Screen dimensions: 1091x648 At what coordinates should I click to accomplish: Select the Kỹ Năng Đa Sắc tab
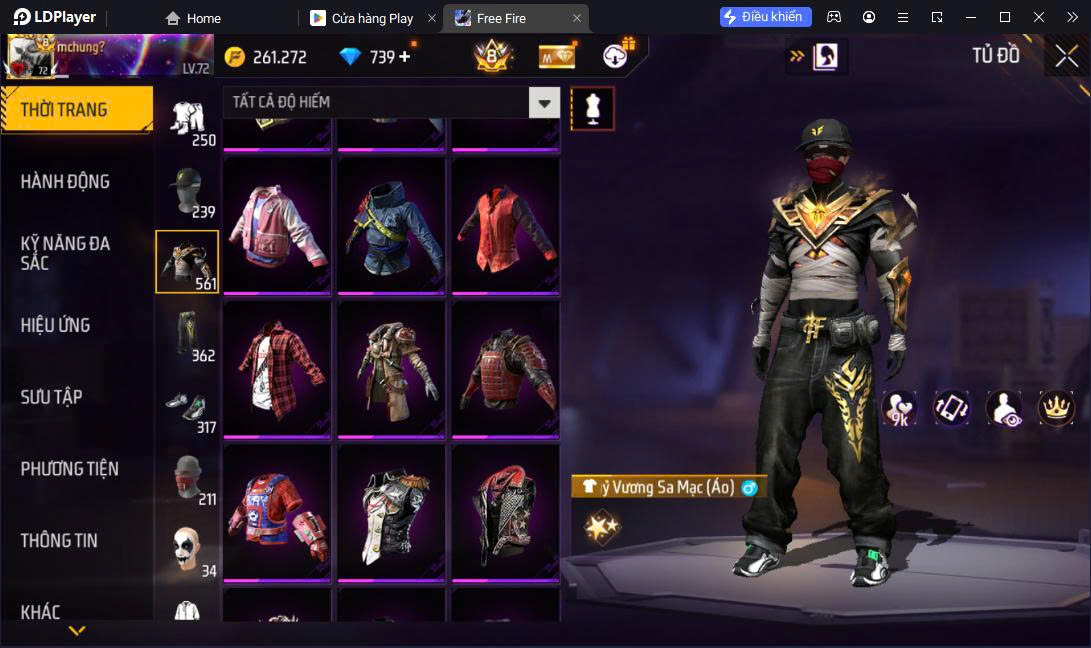click(65, 253)
